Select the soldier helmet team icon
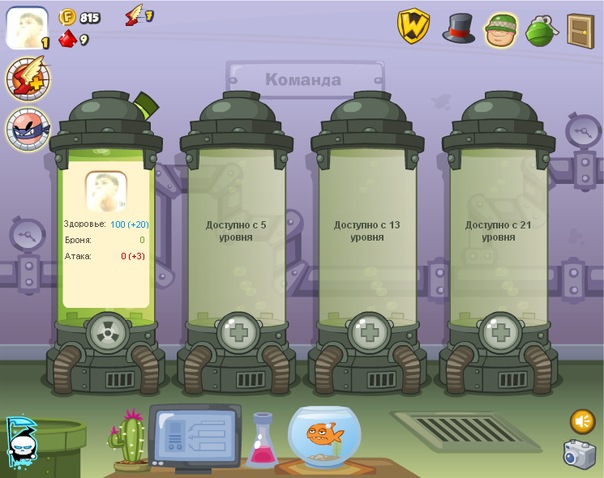The image size is (604, 478). (x=500, y=30)
